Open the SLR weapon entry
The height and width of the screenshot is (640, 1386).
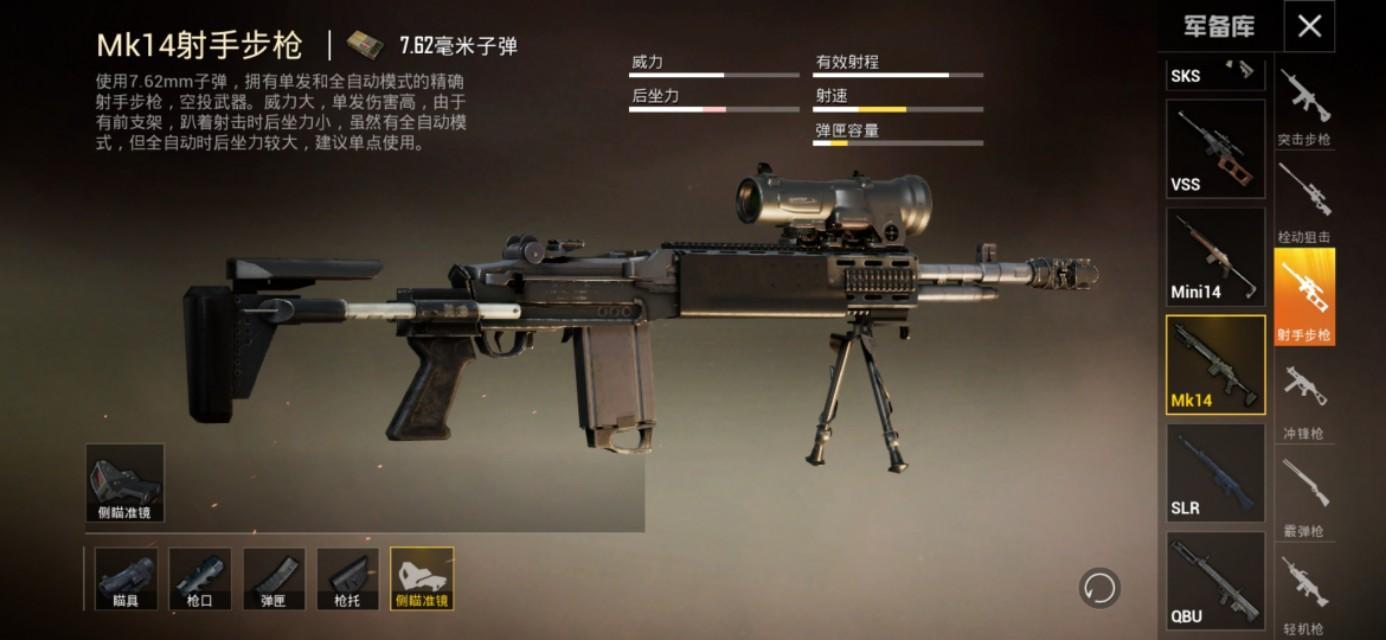(x=1215, y=473)
